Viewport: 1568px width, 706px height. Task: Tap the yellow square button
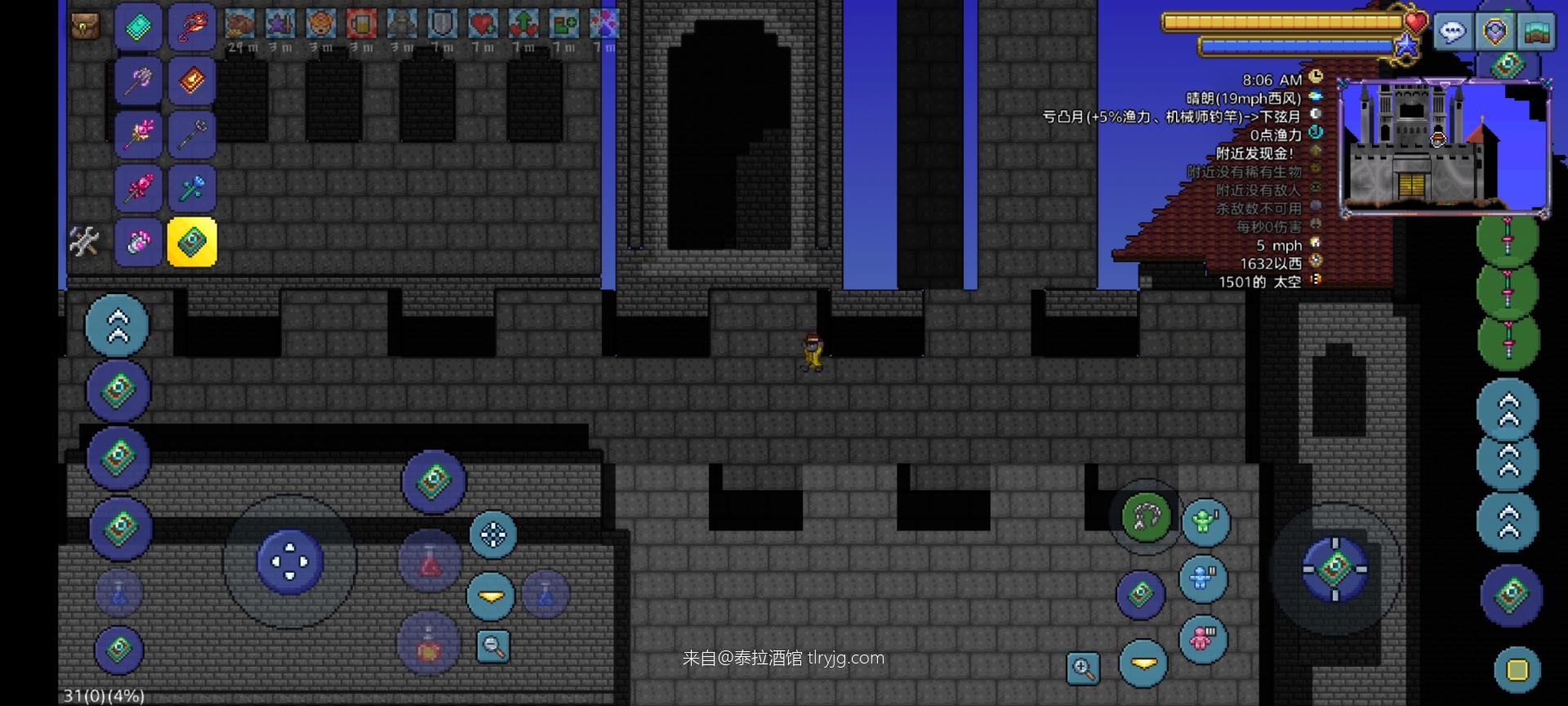click(x=1517, y=670)
